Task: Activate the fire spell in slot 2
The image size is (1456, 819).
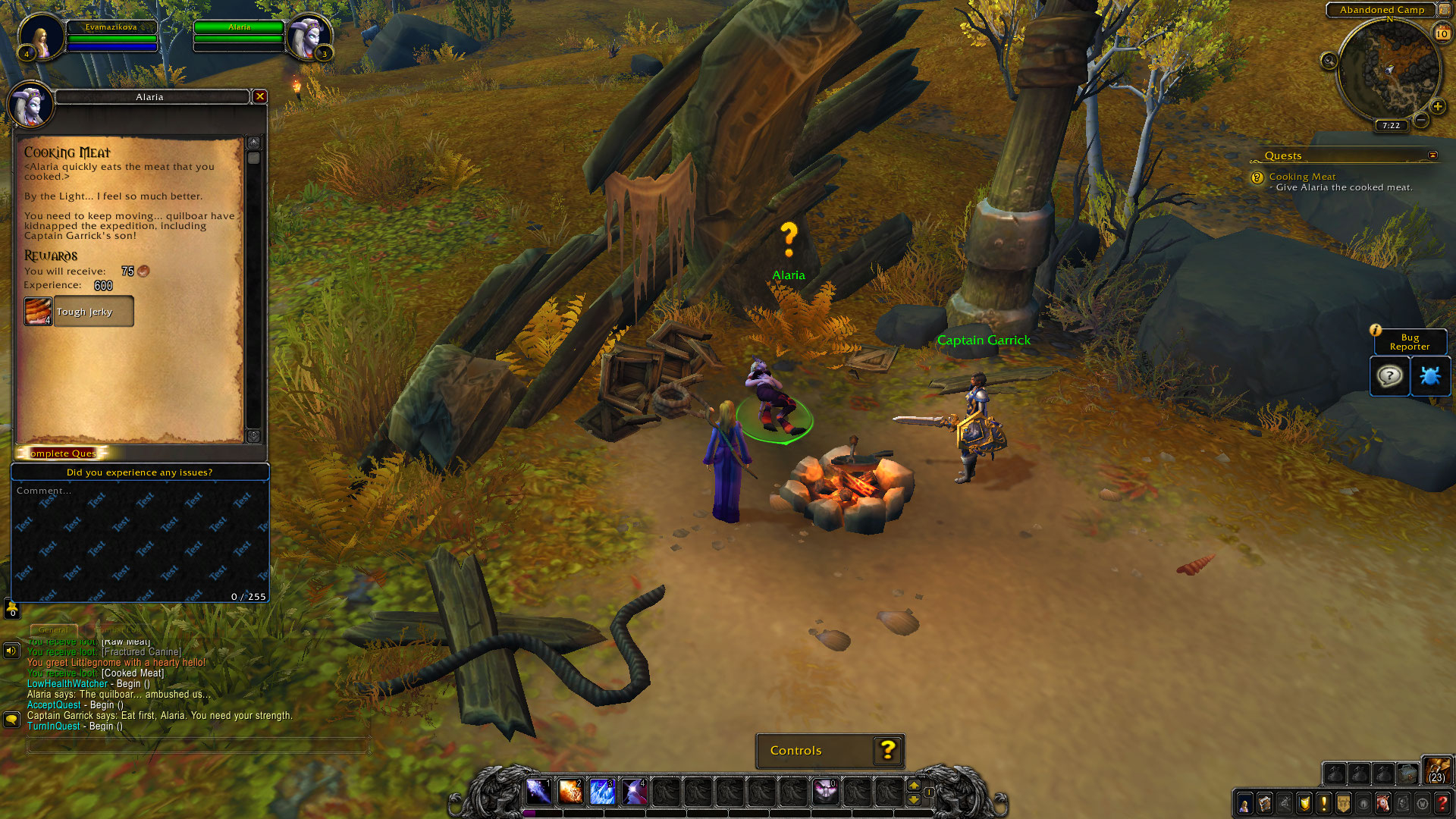Action: [x=570, y=792]
